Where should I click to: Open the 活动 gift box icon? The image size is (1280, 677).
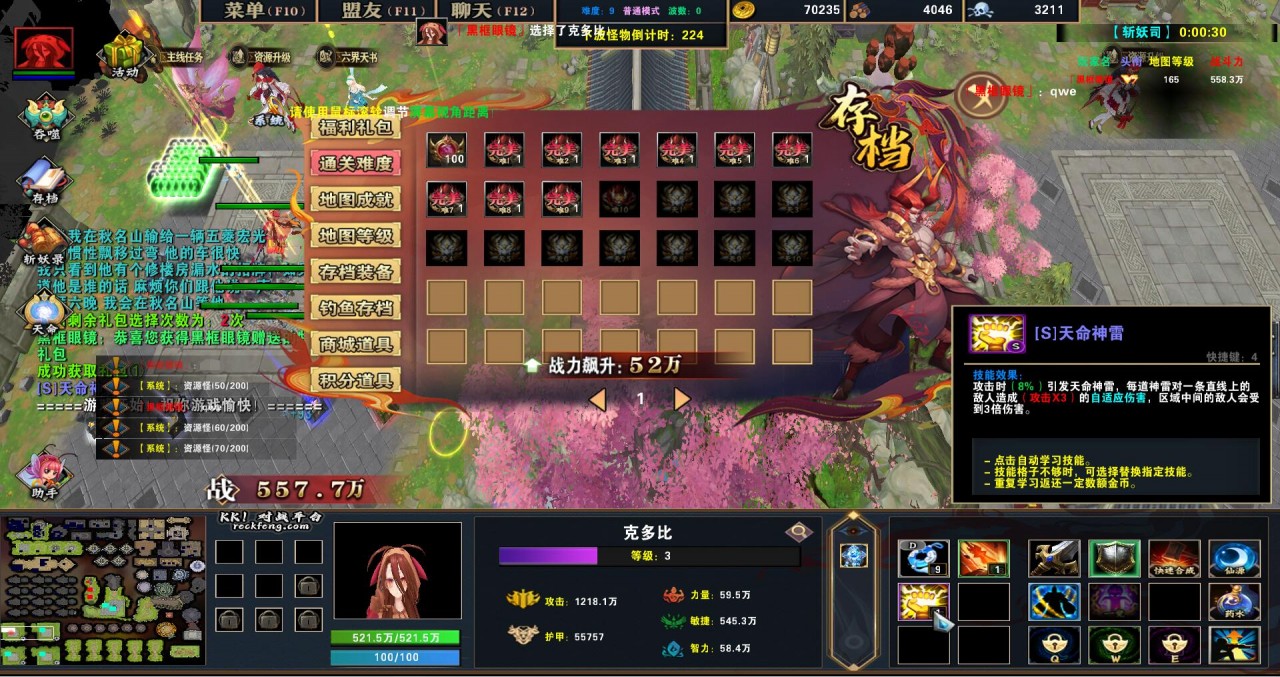[125, 55]
